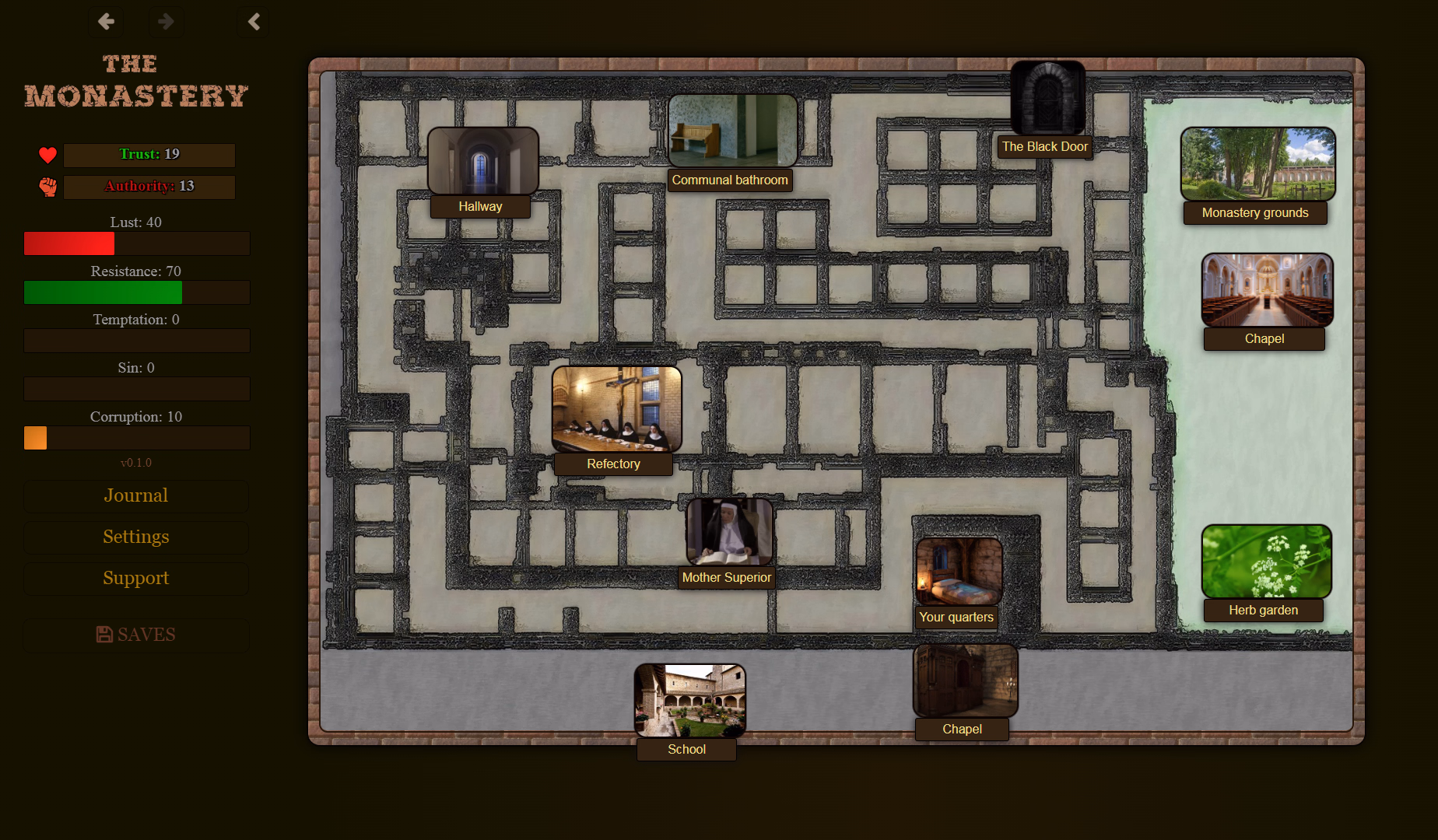Click the Lust progress bar
The height and width of the screenshot is (840, 1438).
pyautogui.click(x=136, y=243)
